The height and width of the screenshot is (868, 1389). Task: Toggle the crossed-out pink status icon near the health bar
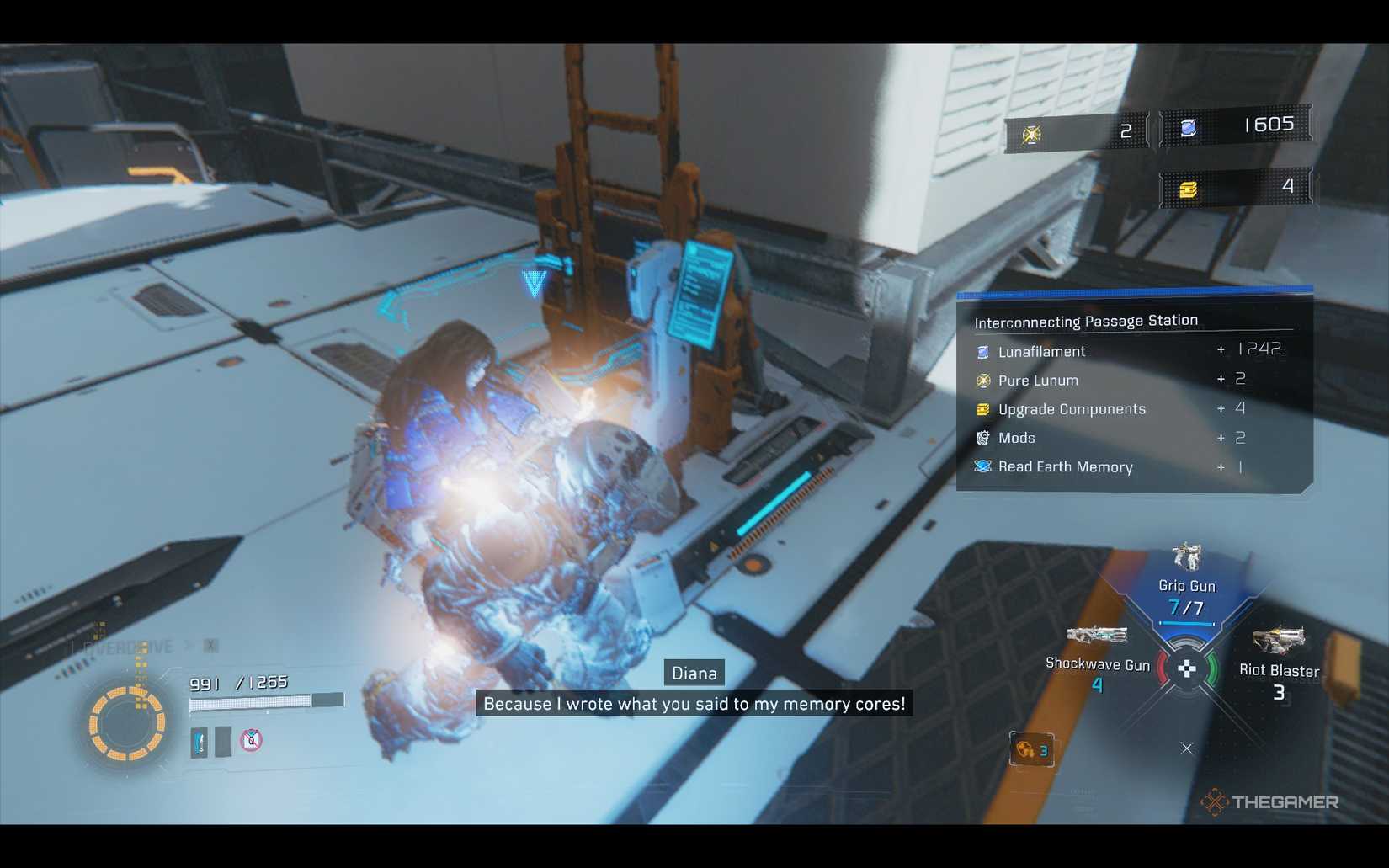(253, 742)
